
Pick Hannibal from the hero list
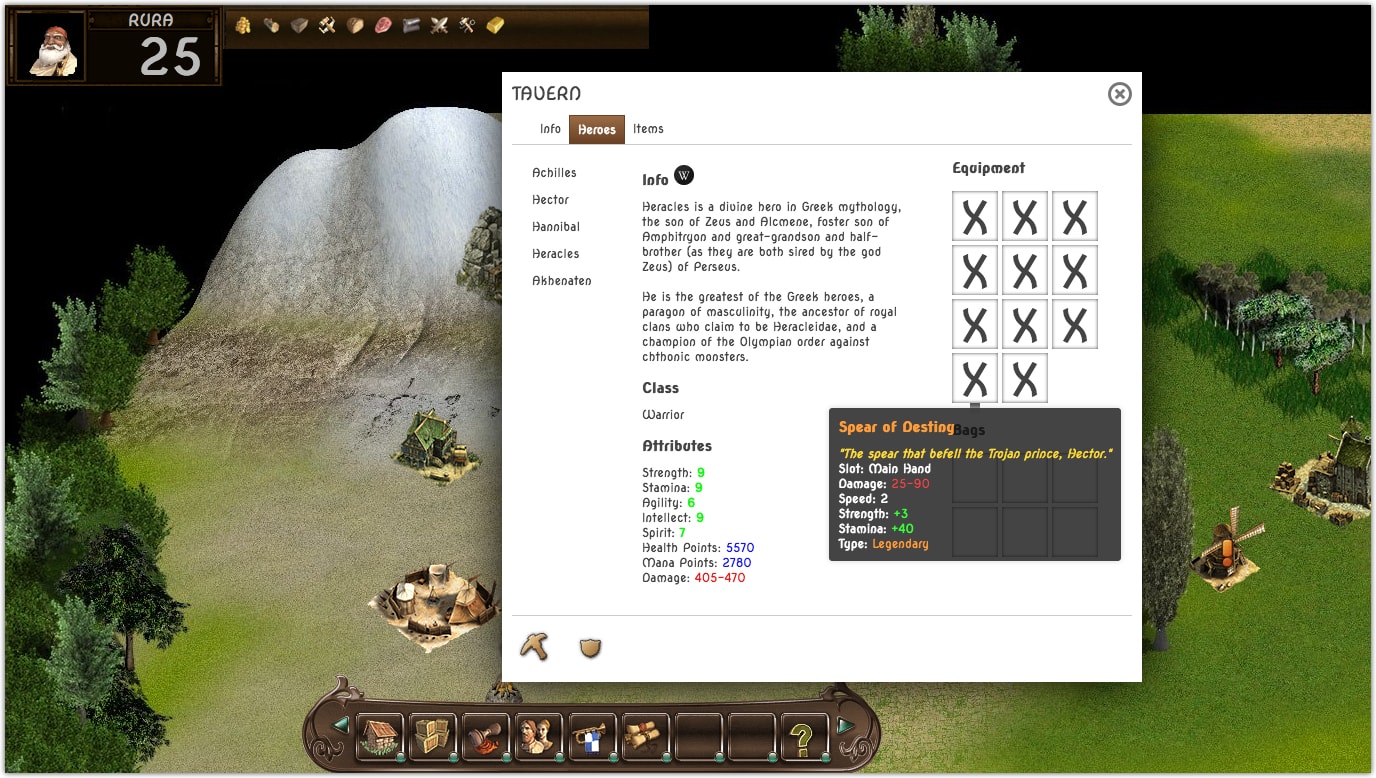[x=556, y=227]
